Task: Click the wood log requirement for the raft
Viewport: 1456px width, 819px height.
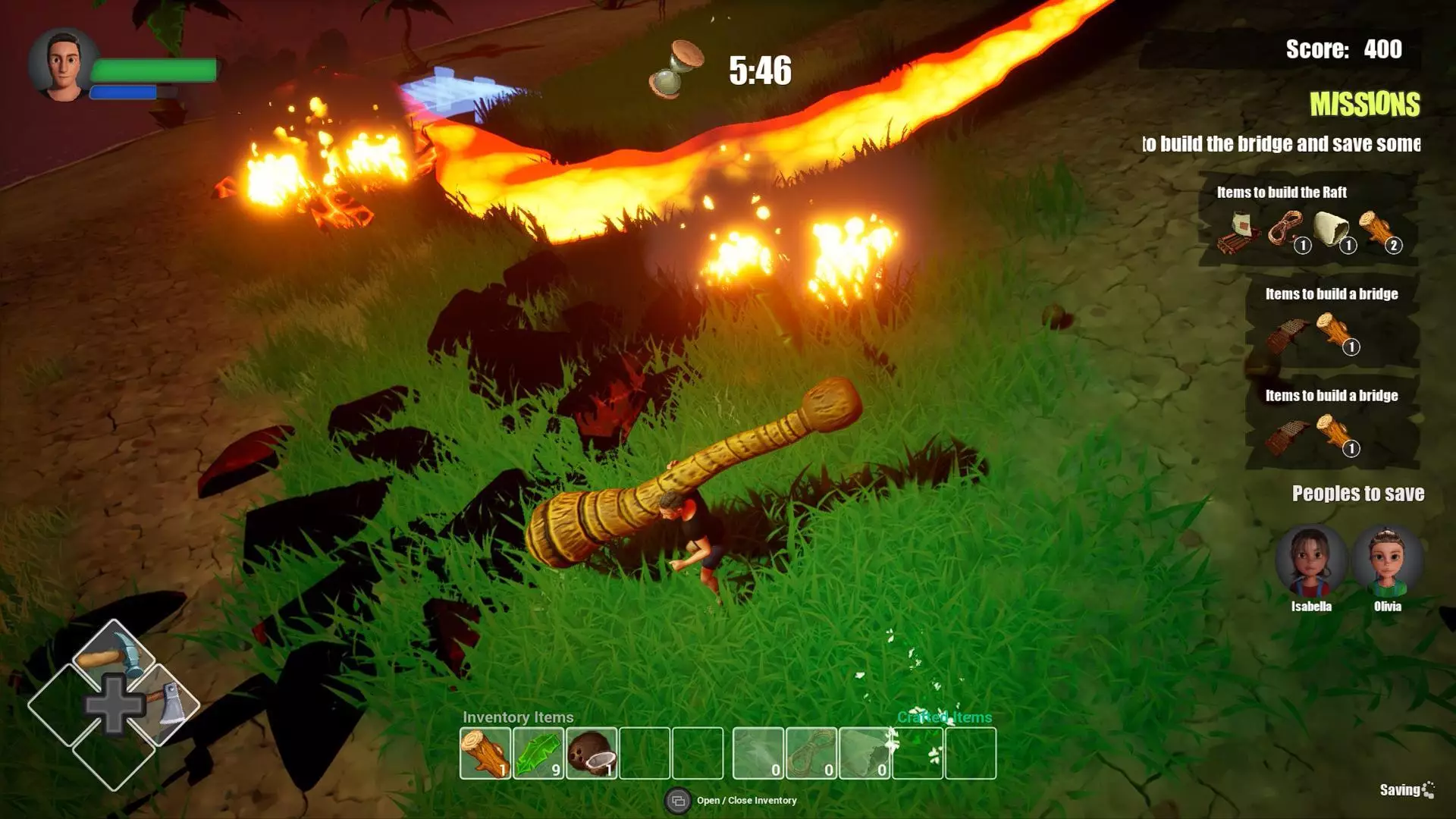Action: click(1377, 229)
